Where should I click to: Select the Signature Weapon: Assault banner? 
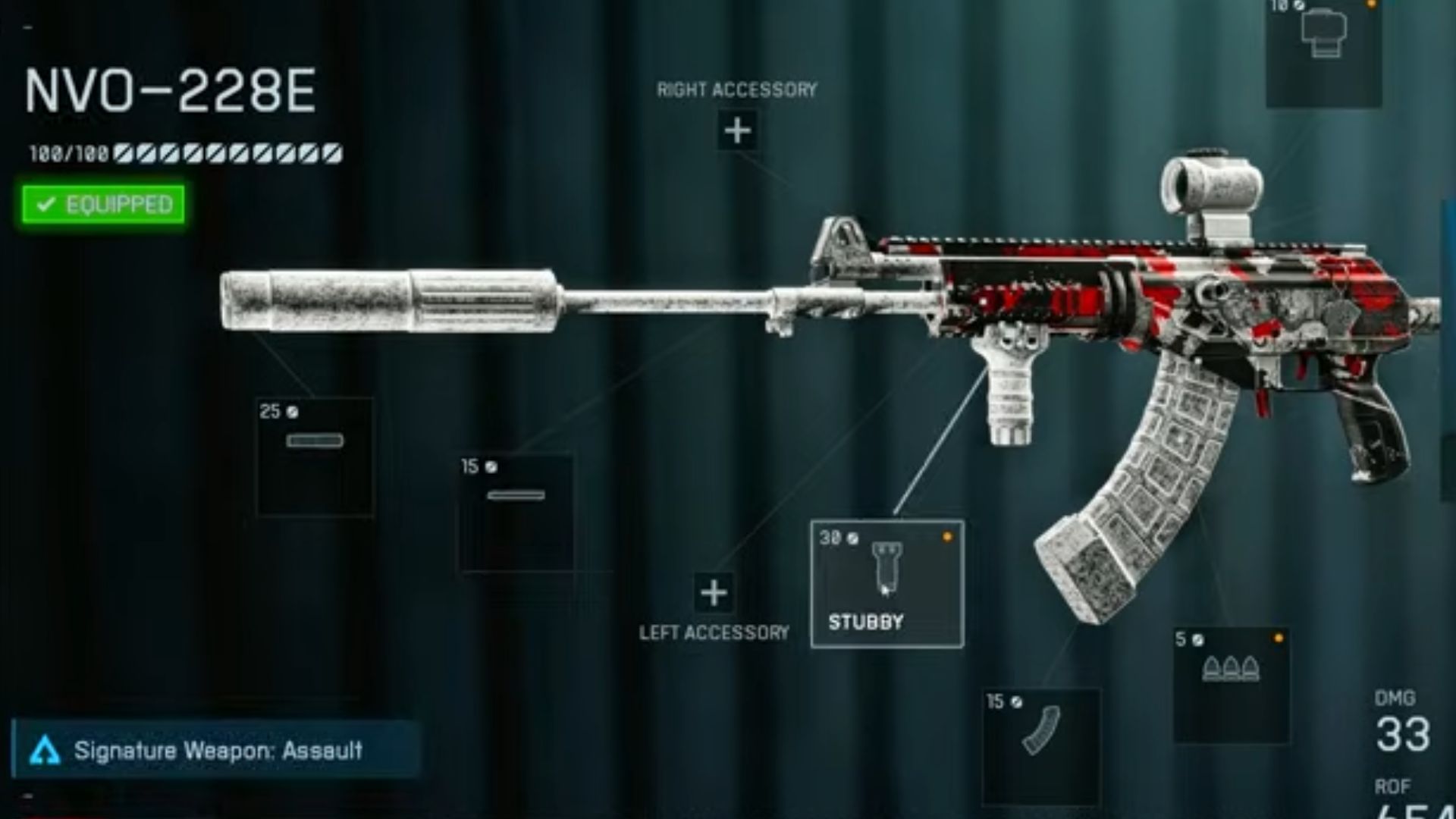[x=216, y=750]
